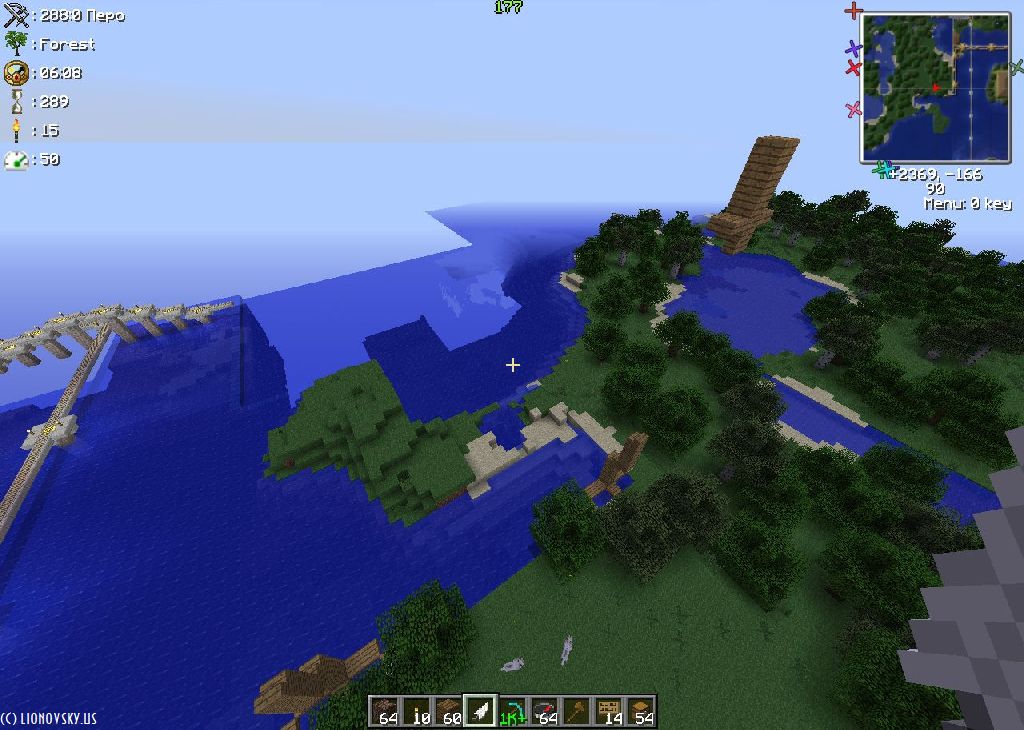Screen dimensions: 1024x730
Task: Choose the wooden slab stack of 54
Action: (641, 712)
